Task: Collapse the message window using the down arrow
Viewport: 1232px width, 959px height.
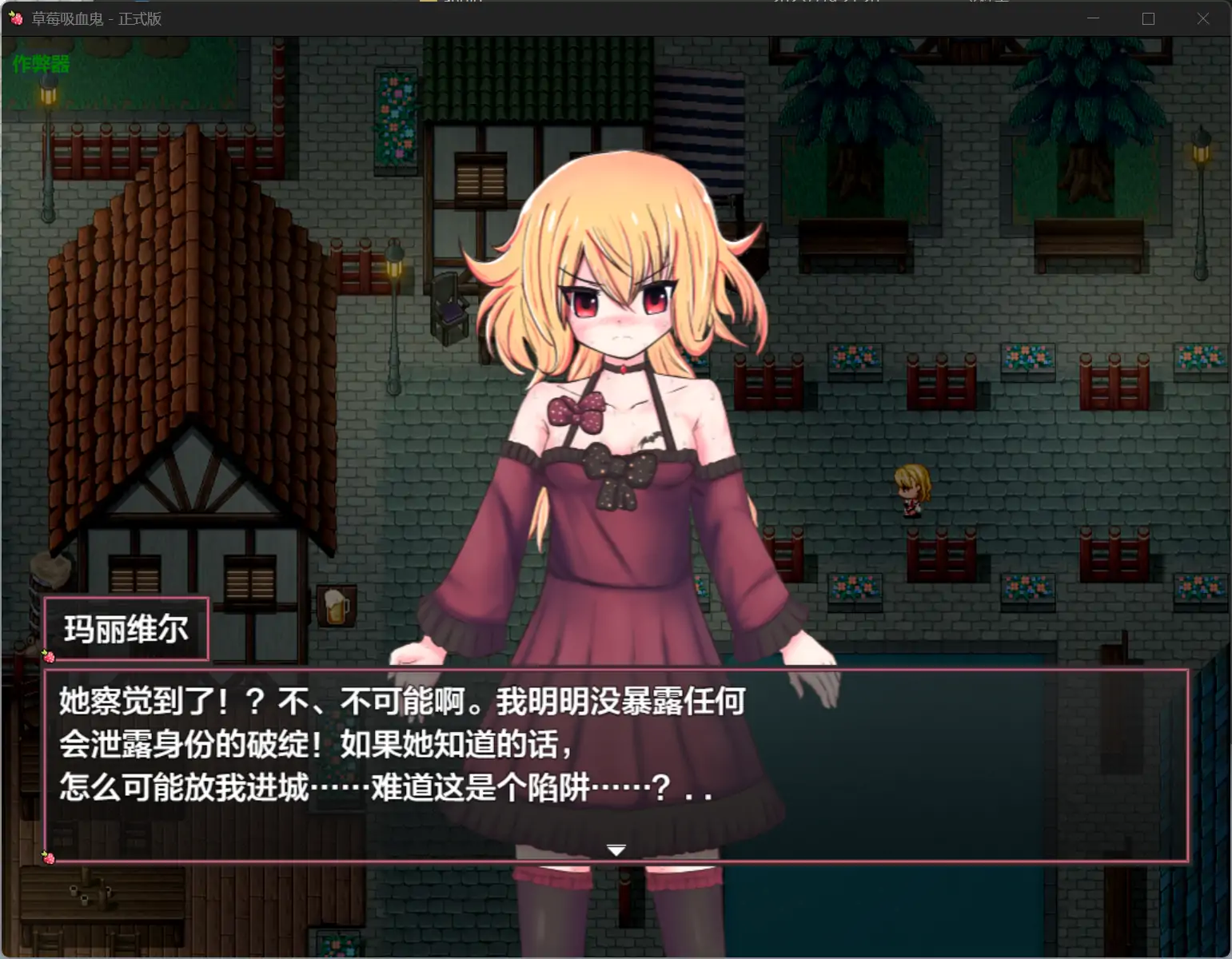Action: pyautogui.click(x=616, y=850)
